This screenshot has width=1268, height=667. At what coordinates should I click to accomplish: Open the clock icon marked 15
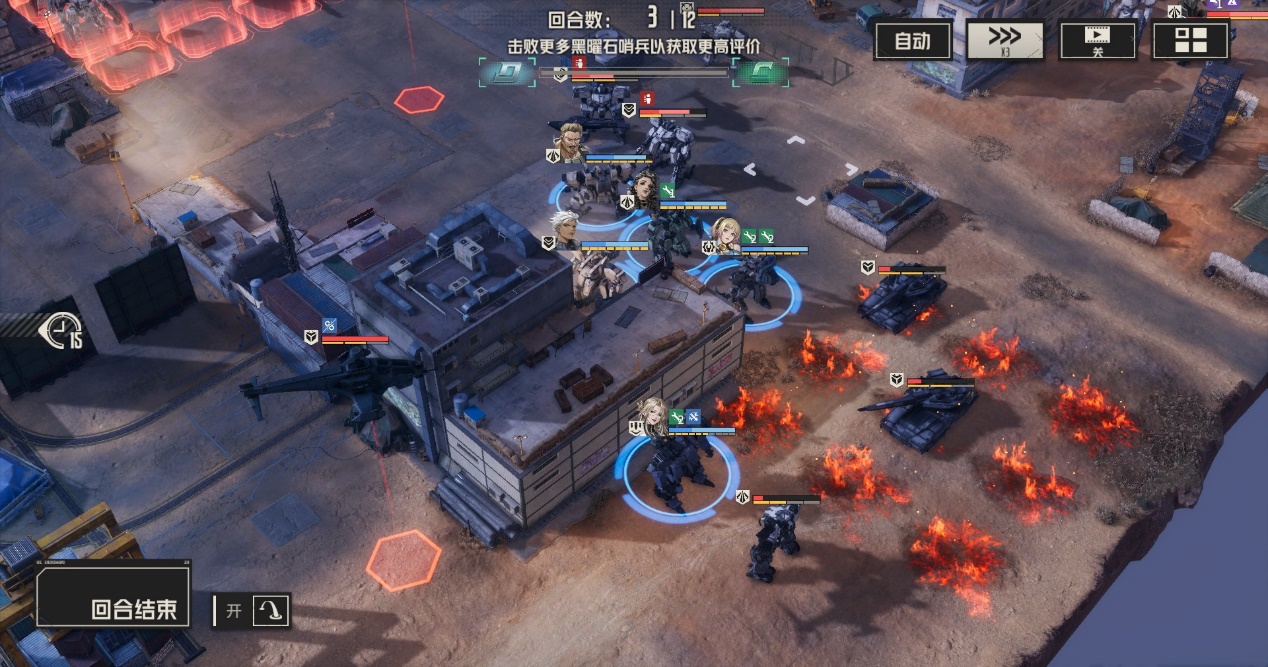tap(62, 330)
